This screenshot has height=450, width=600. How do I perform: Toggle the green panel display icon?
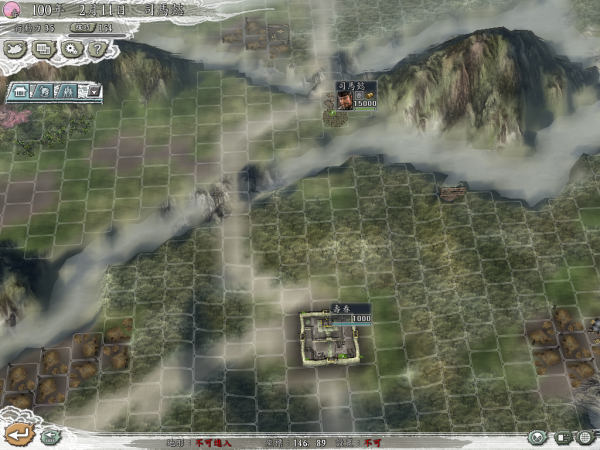[x=563, y=438]
